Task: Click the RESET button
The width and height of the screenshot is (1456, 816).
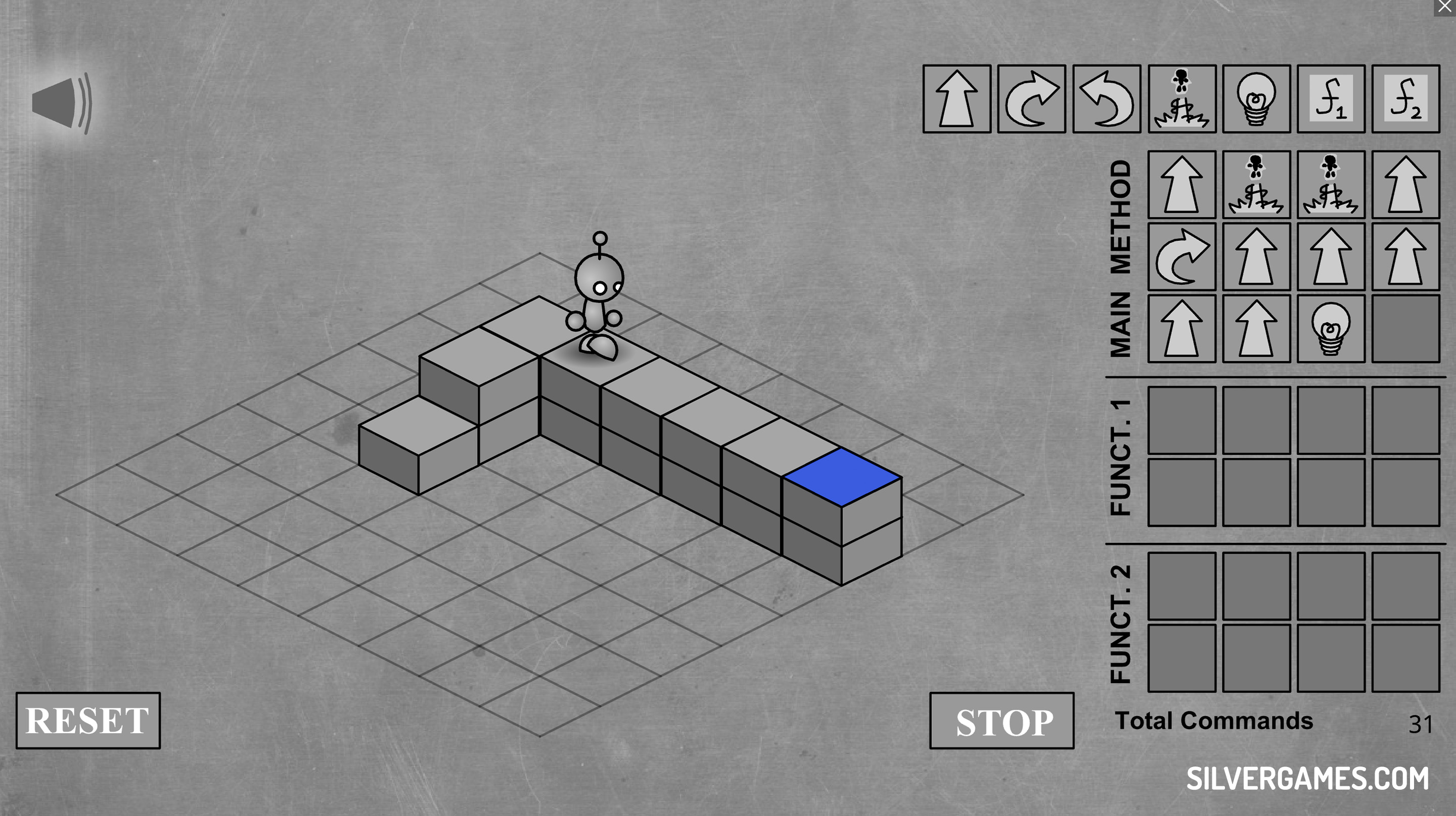Action: coord(87,721)
